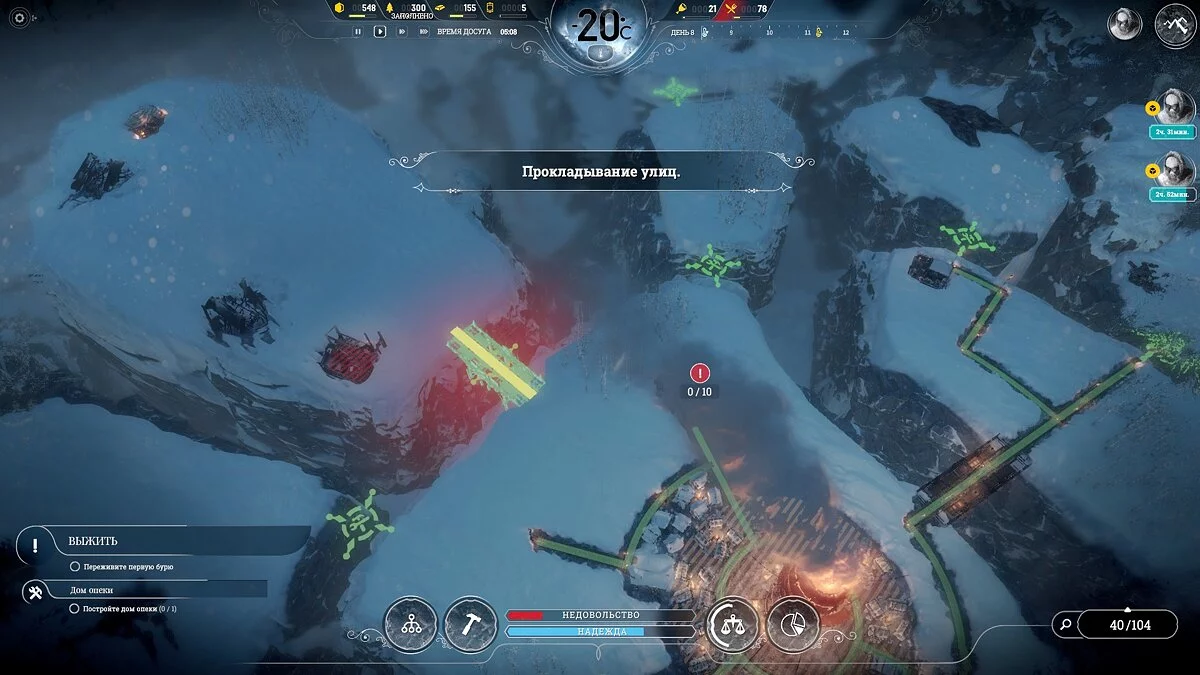Open the hammer construction menu

point(471,624)
